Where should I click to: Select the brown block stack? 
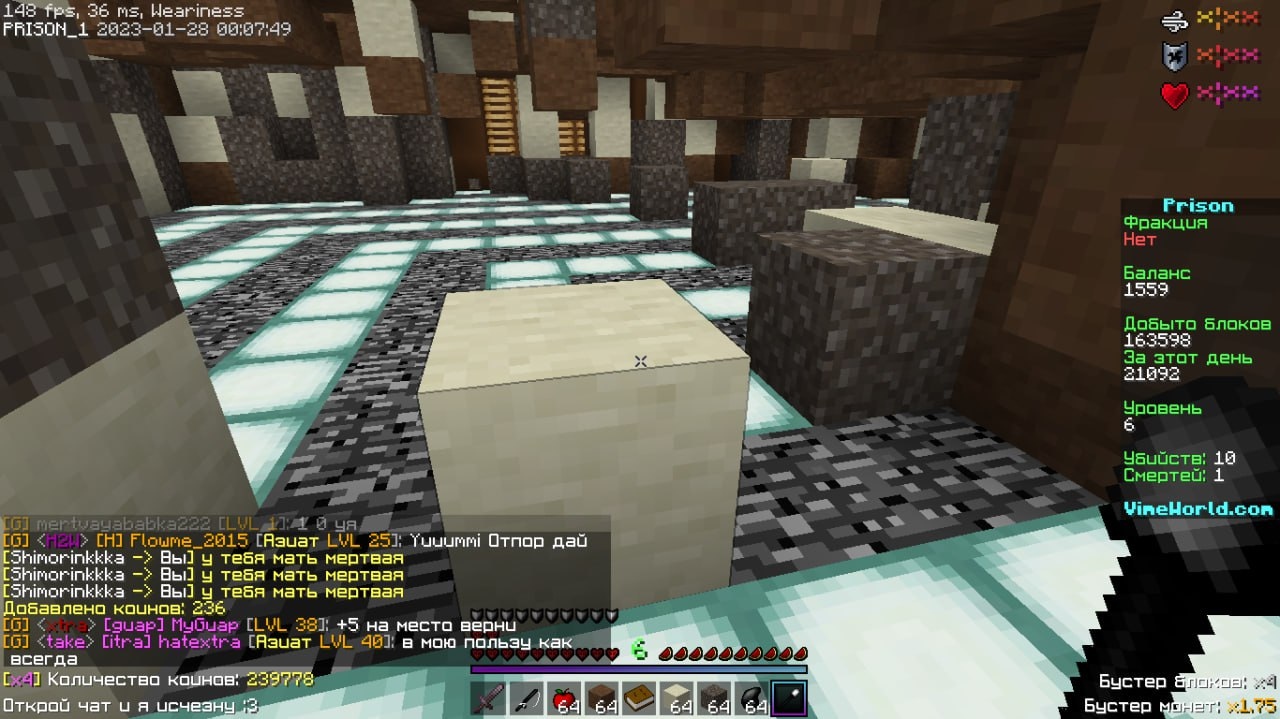[x=602, y=699]
